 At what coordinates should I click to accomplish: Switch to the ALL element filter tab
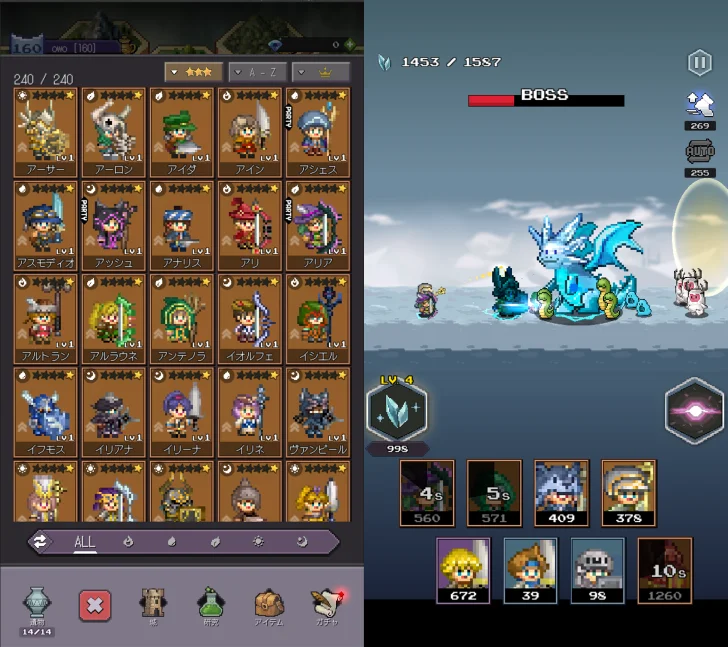pos(85,542)
